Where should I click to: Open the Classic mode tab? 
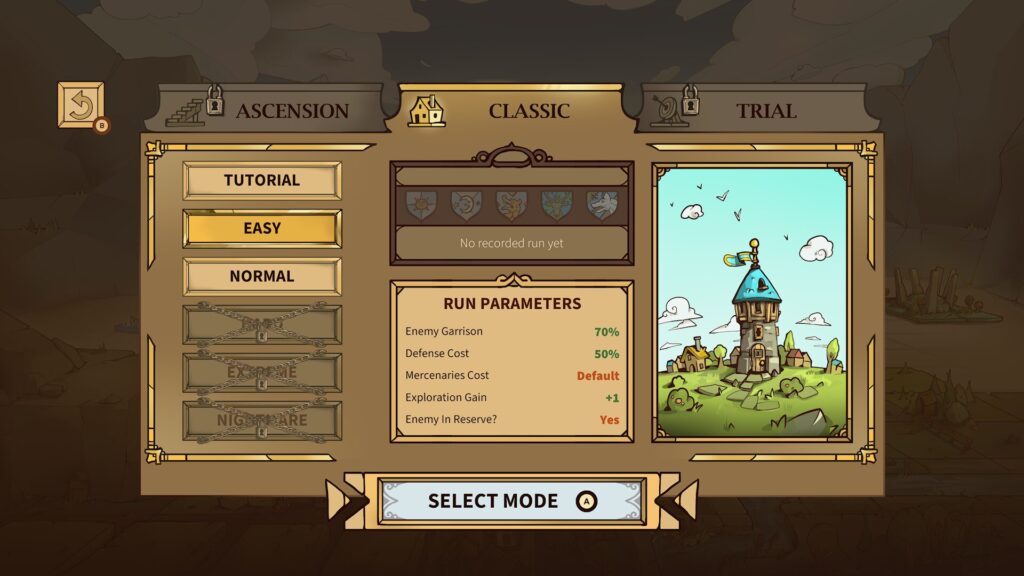pyautogui.click(x=510, y=110)
